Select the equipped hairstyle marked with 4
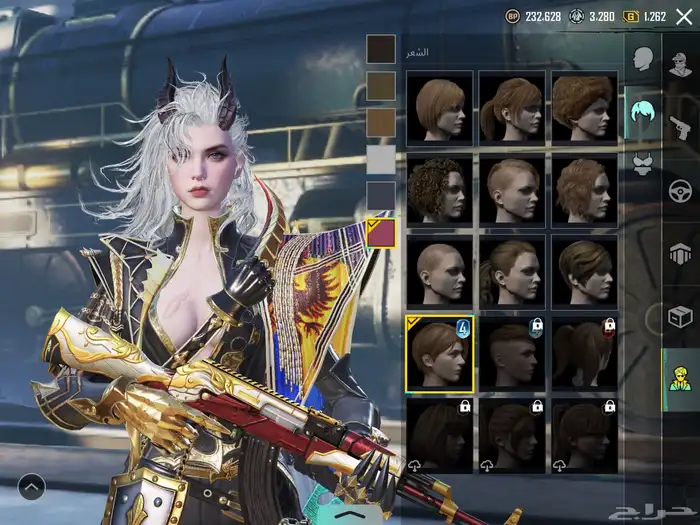Screen dimensions: 700x525 [440, 353]
